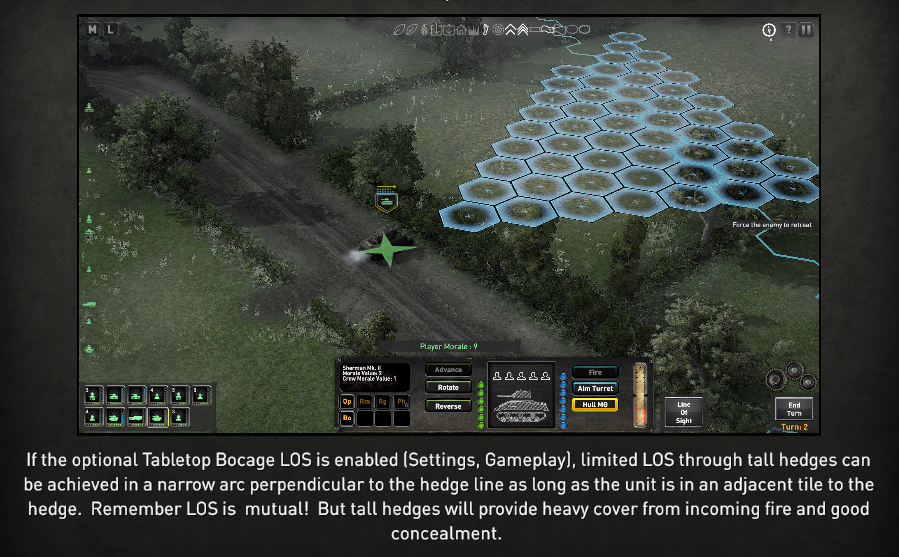Choose the Op crew status slot
Image resolution: width=899 pixels, height=557 pixels.
click(348, 401)
